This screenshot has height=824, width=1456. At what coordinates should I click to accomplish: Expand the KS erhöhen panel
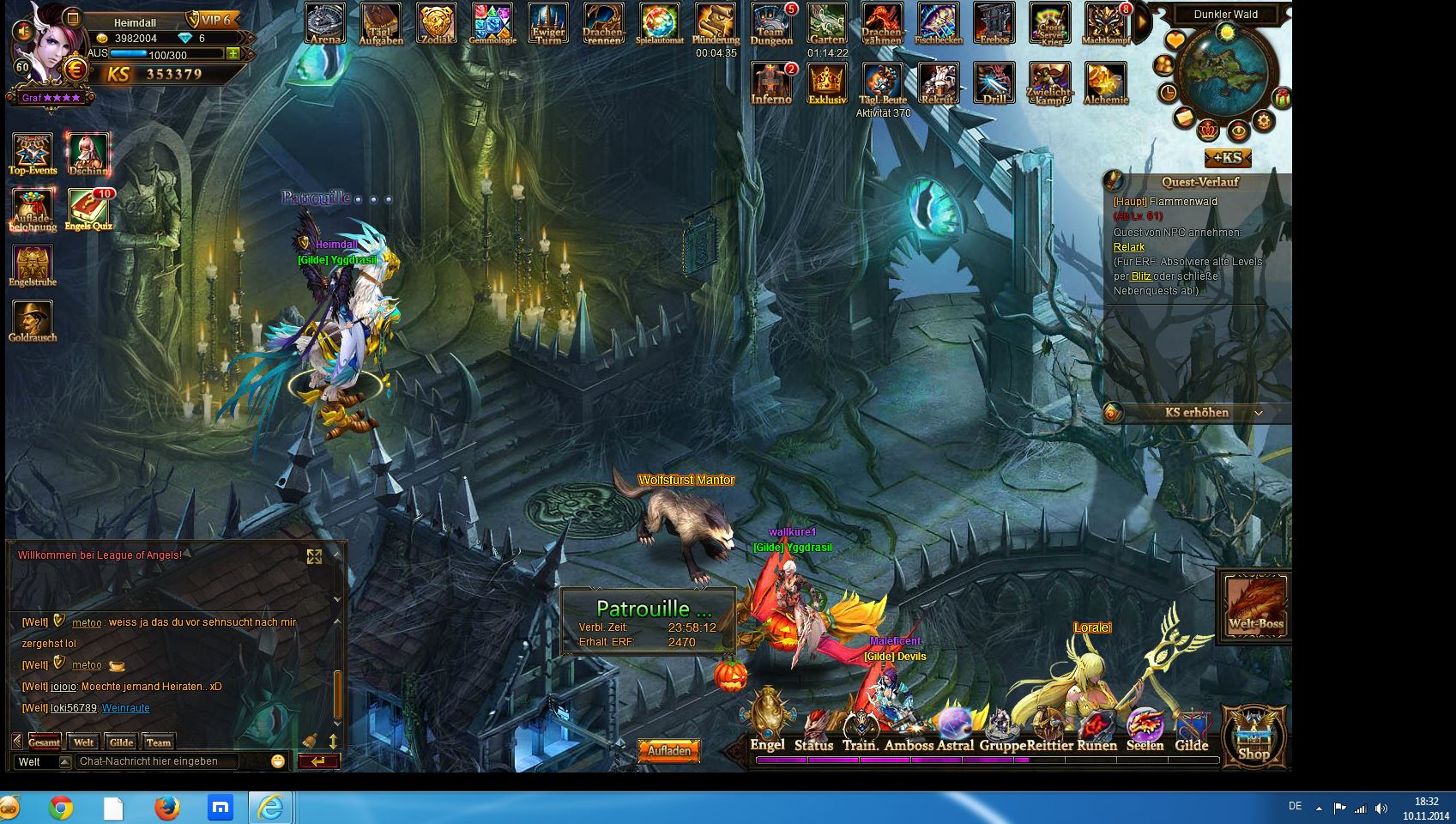pyautogui.click(x=1258, y=413)
